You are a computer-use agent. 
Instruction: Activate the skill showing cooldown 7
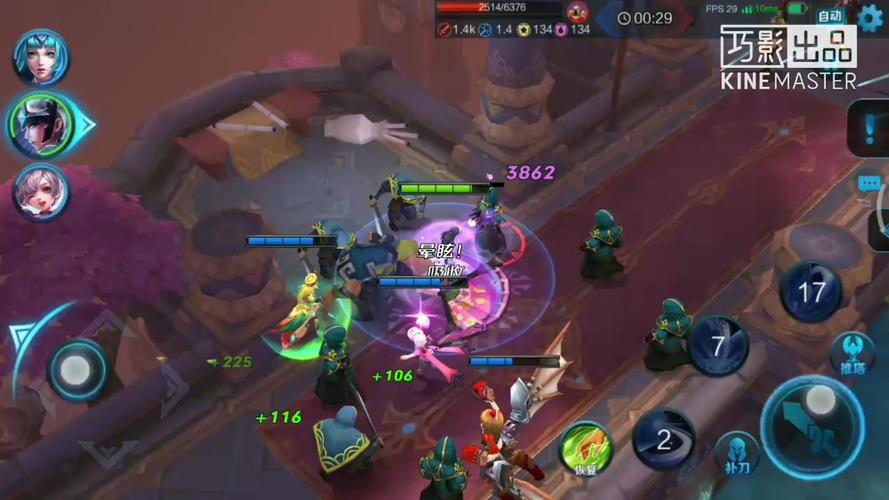tap(718, 346)
